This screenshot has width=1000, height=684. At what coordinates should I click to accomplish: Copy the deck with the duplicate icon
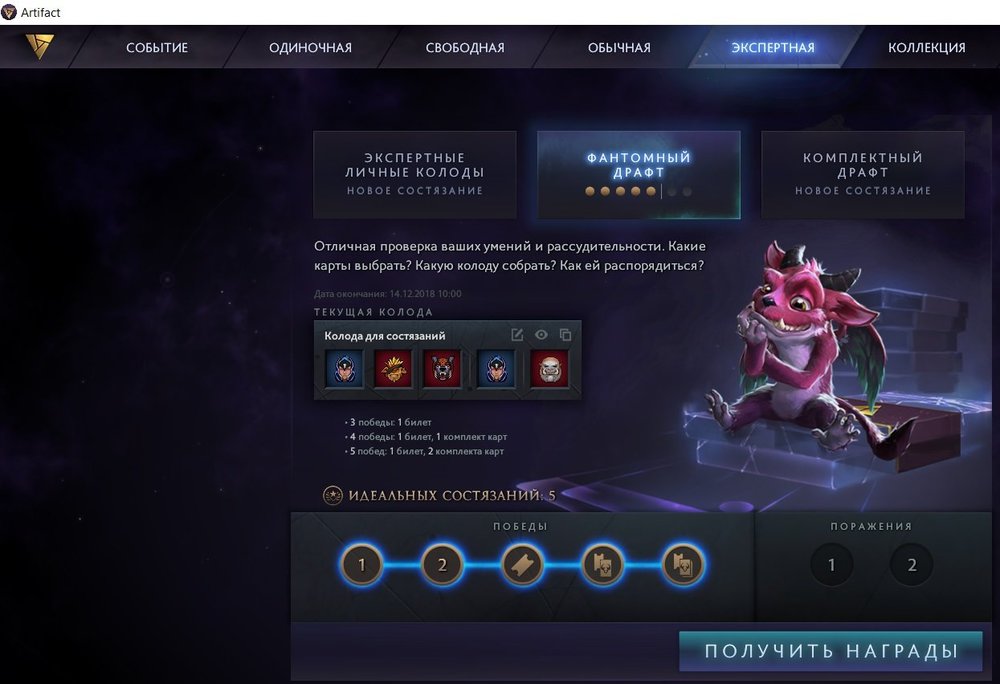566,335
